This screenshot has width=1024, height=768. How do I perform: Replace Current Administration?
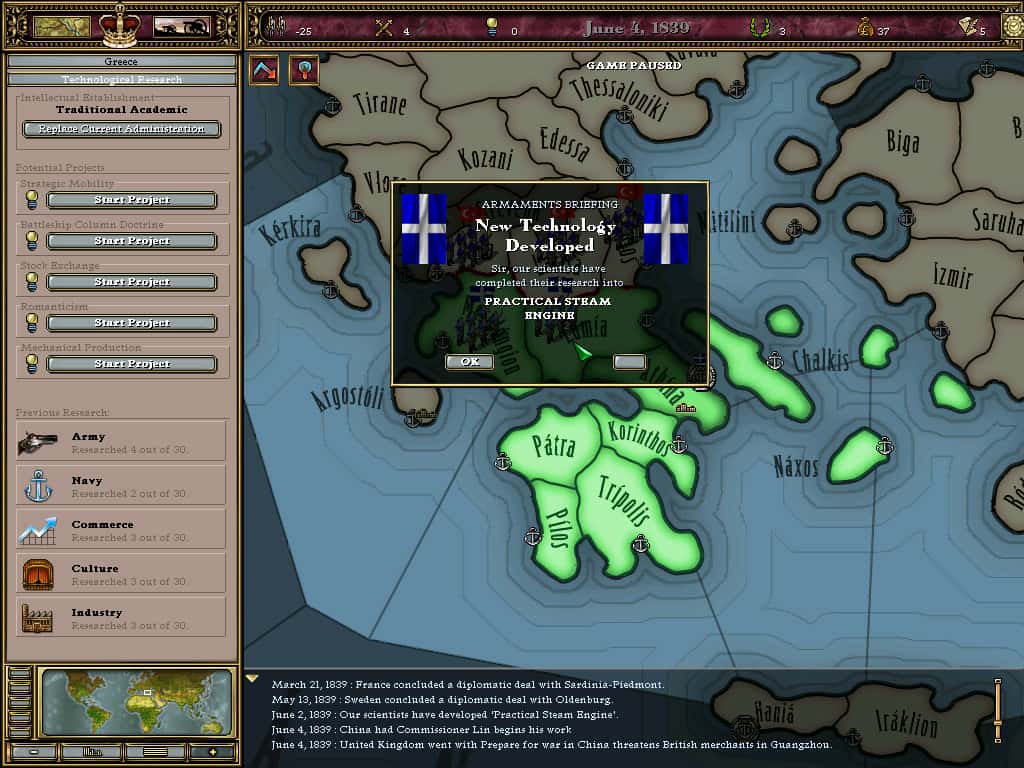(x=121, y=129)
